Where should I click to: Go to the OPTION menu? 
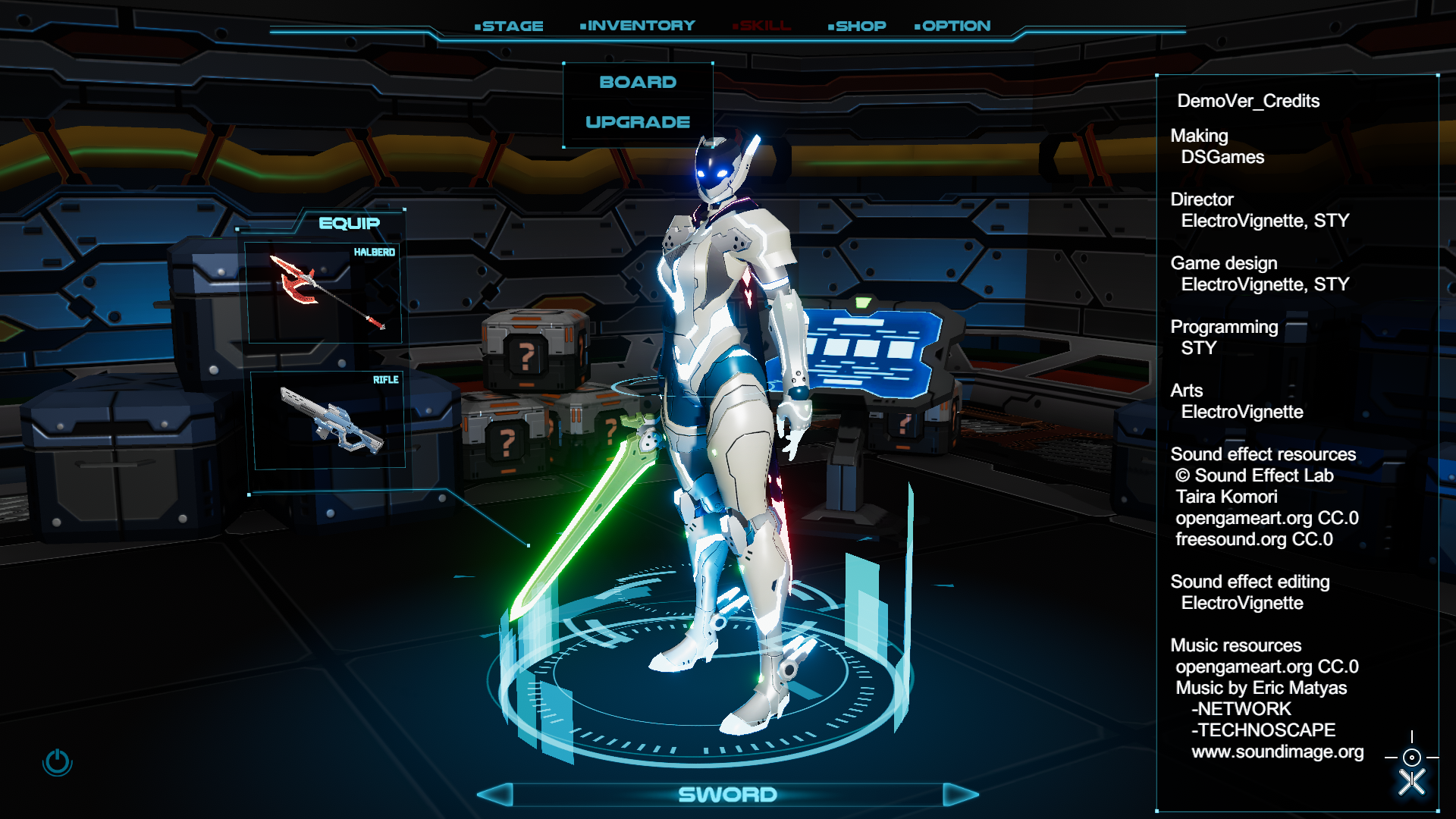(953, 26)
